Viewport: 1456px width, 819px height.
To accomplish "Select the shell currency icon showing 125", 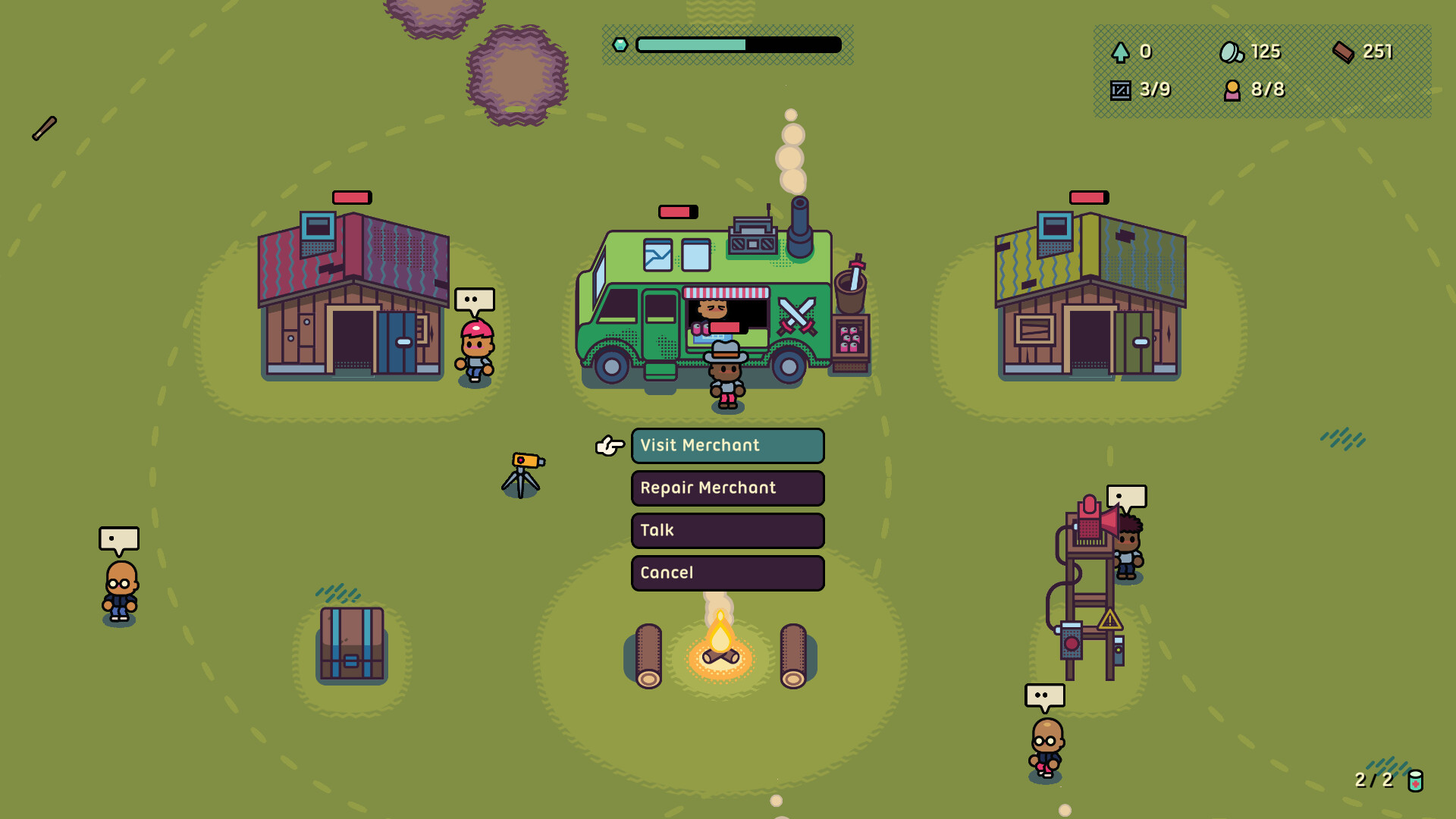I will [x=1232, y=52].
